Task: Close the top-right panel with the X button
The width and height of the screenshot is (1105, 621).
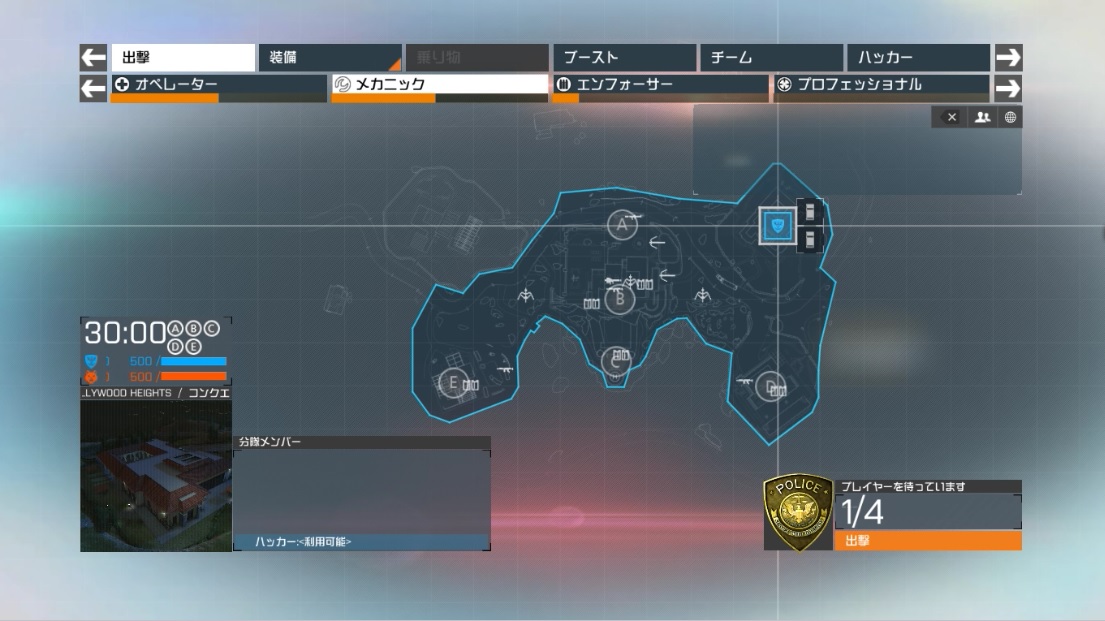Action: point(951,118)
